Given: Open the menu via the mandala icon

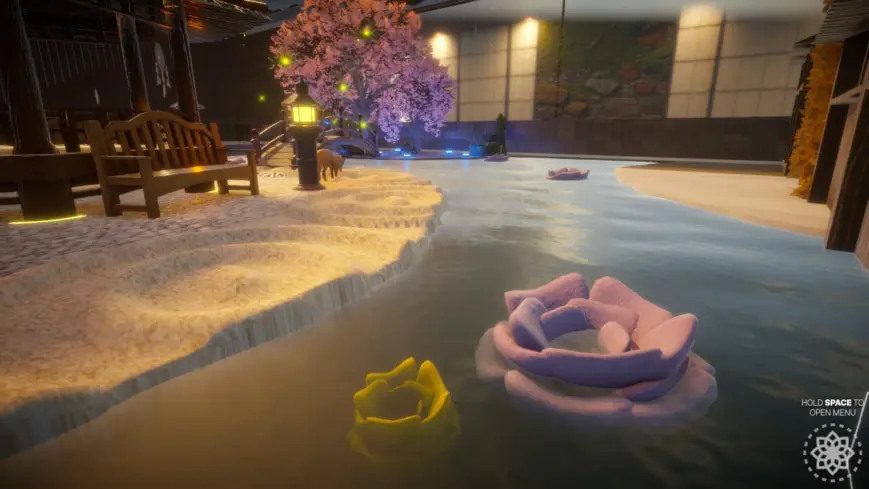Looking at the screenshot, I should 832,452.
